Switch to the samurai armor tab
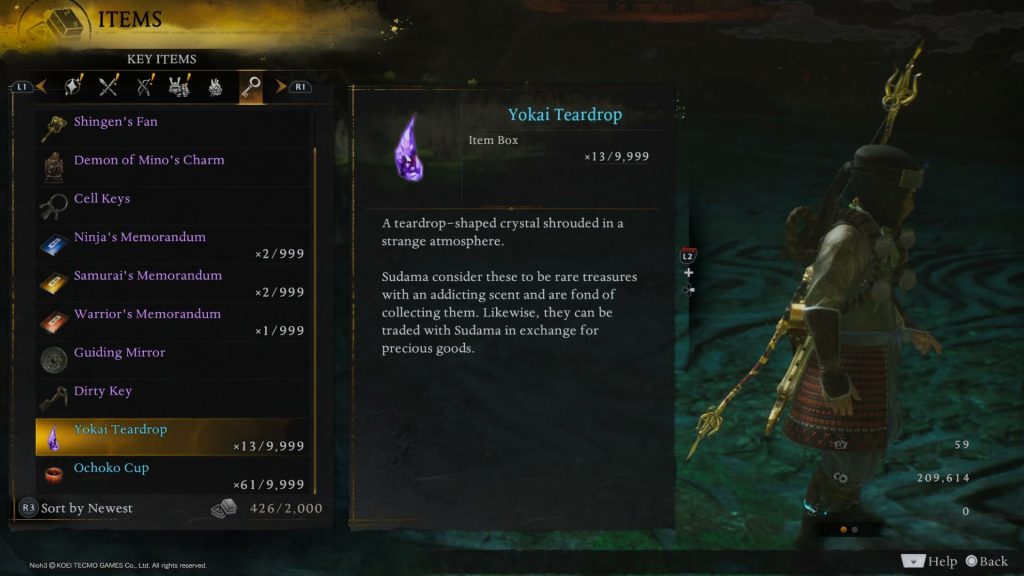 (x=180, y=87)
